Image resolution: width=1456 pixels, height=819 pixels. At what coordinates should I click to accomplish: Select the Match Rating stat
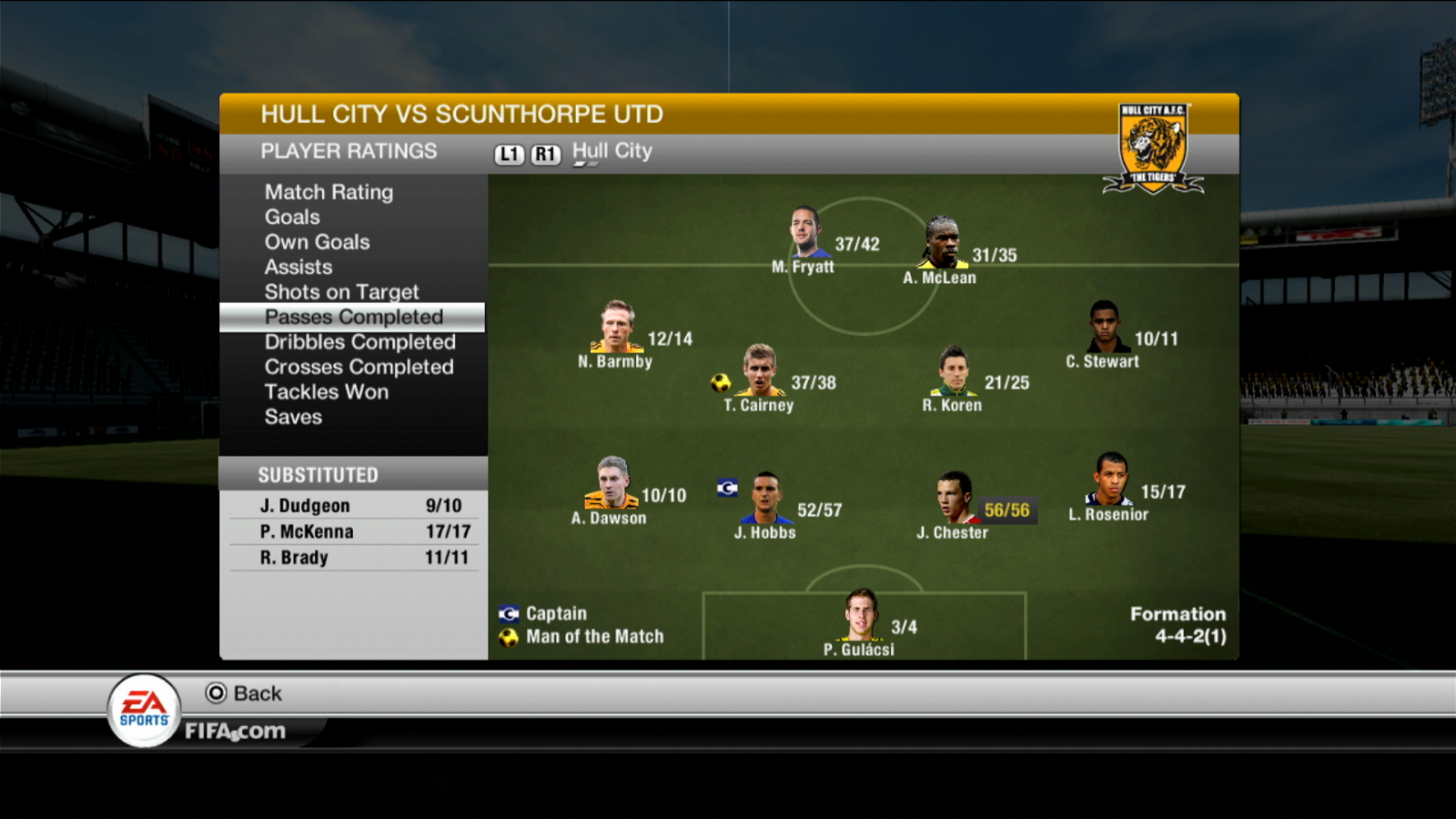point(329,192)
